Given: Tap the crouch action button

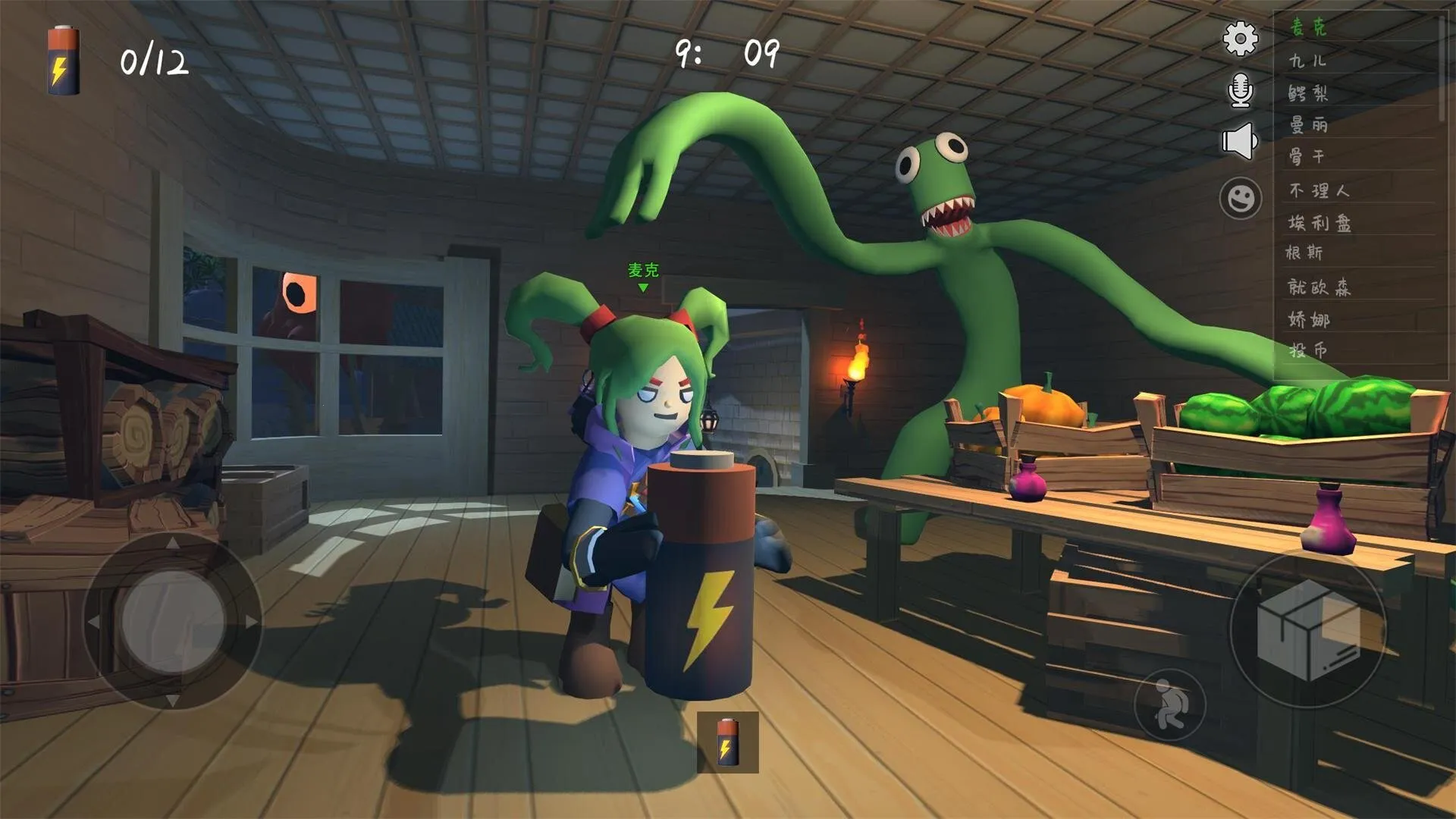Looking at the screenshot, I should point(1169,704).
